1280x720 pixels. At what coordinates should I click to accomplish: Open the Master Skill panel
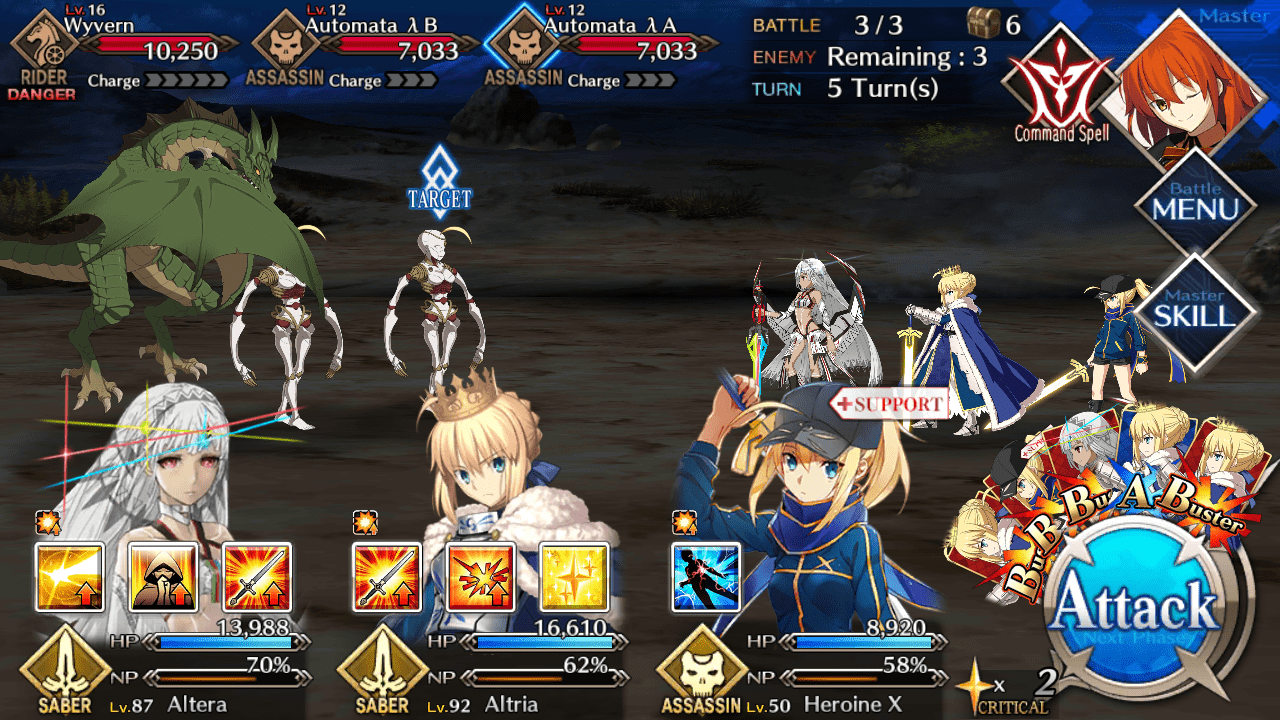(x=1194, y=311)
